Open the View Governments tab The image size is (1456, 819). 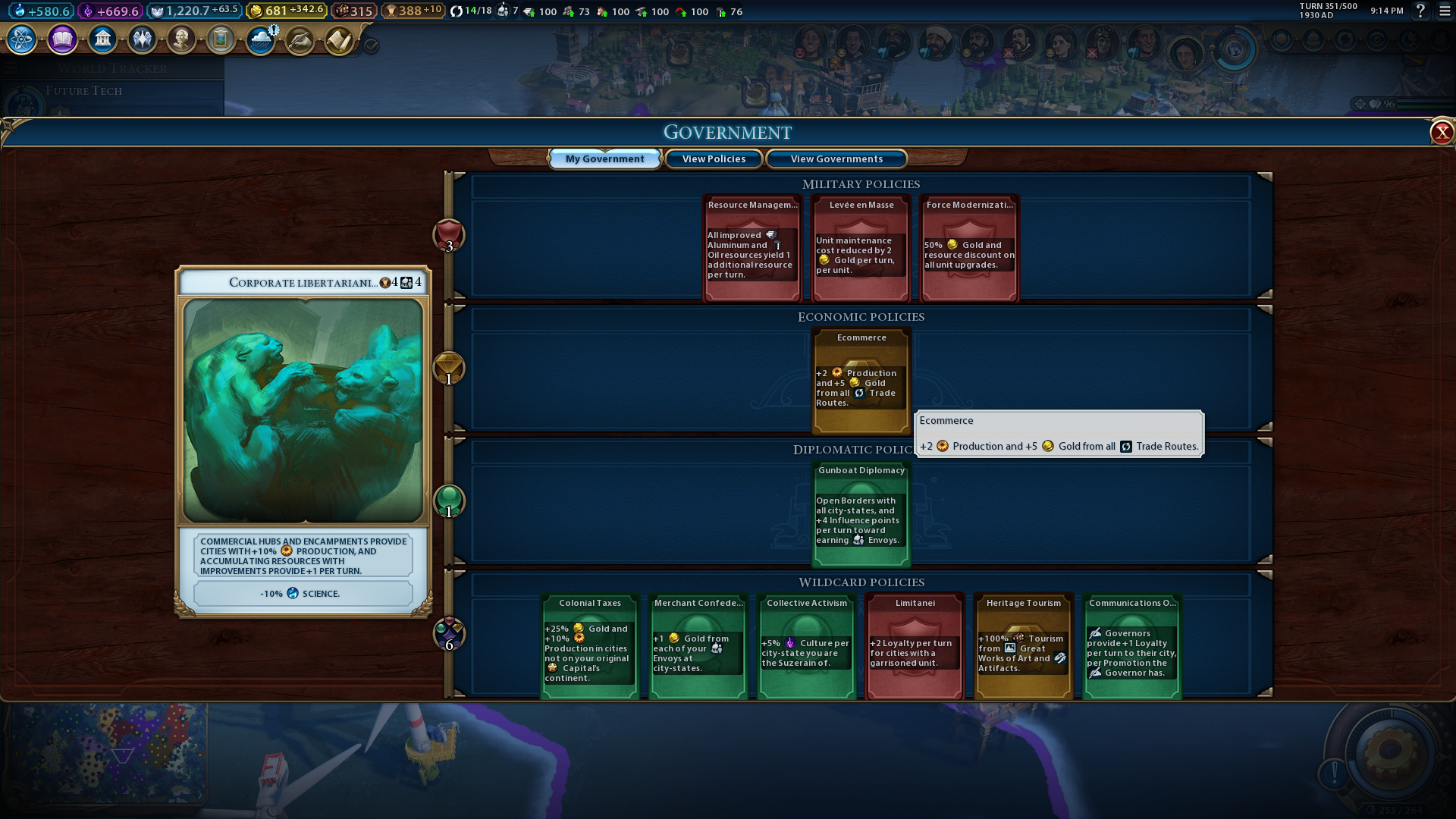click(x=836, y=158)
